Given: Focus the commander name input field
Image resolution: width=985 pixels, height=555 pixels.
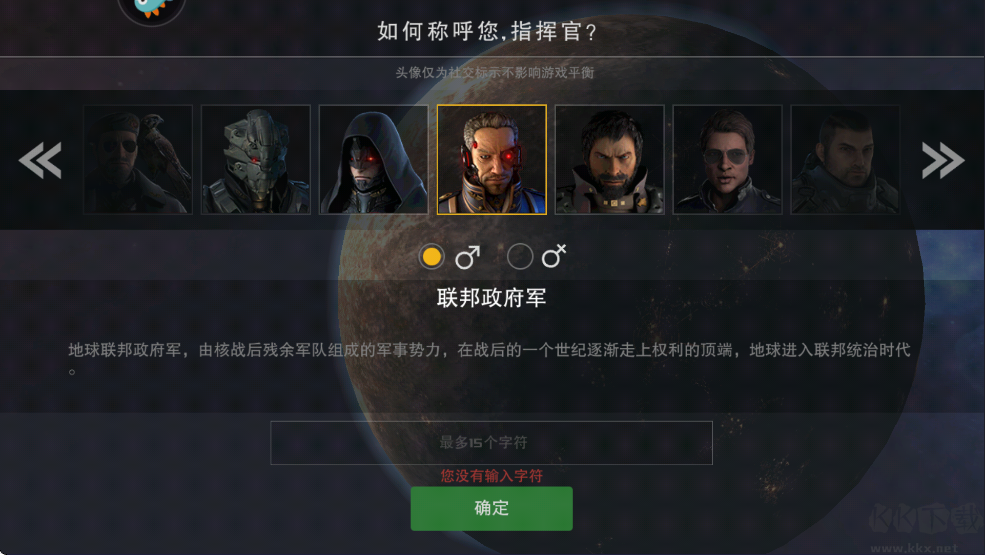Looking at the screenshot, I should click(491, 442).
